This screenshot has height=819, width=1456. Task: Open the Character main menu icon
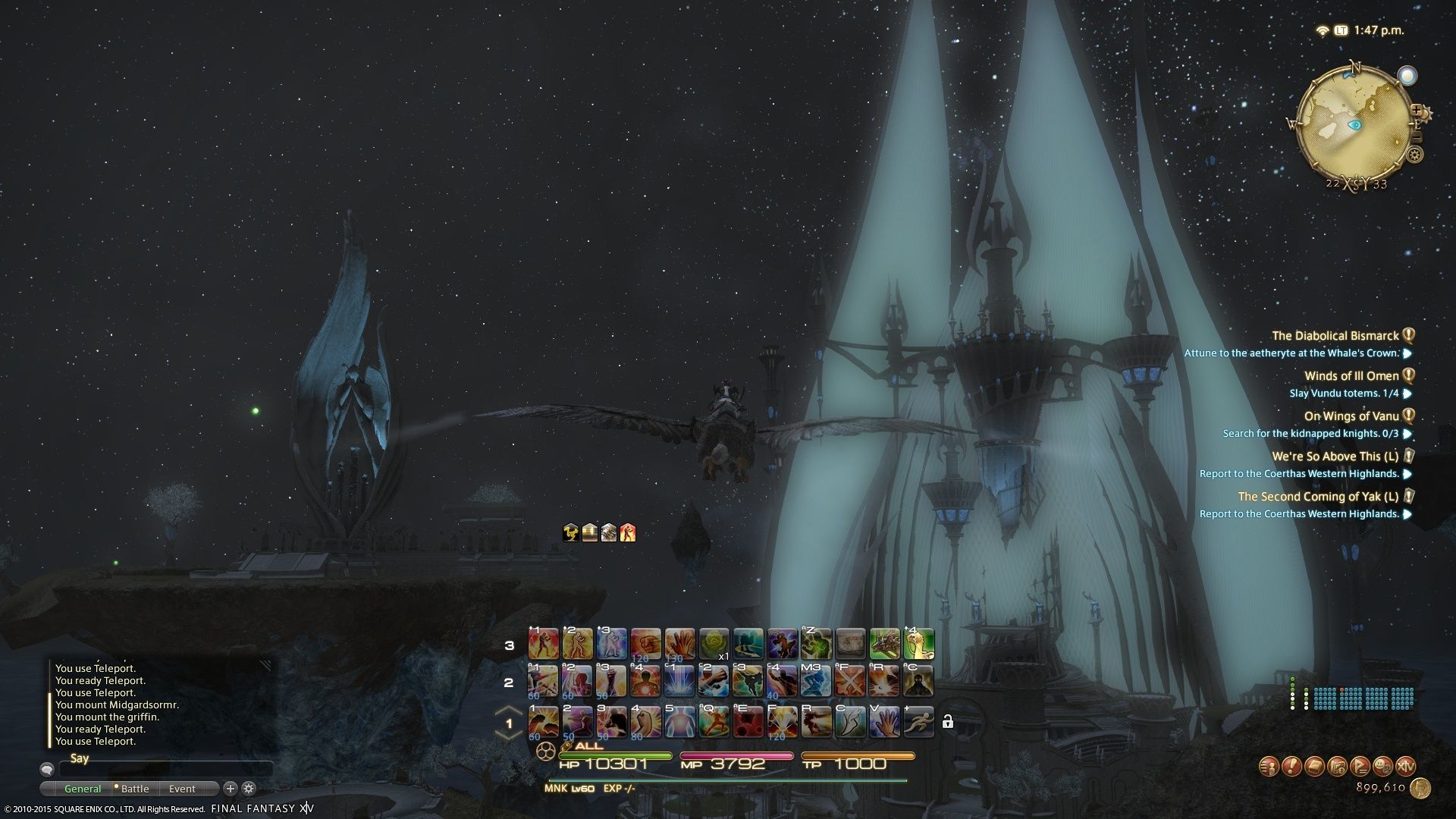[x=1268, y=766]
